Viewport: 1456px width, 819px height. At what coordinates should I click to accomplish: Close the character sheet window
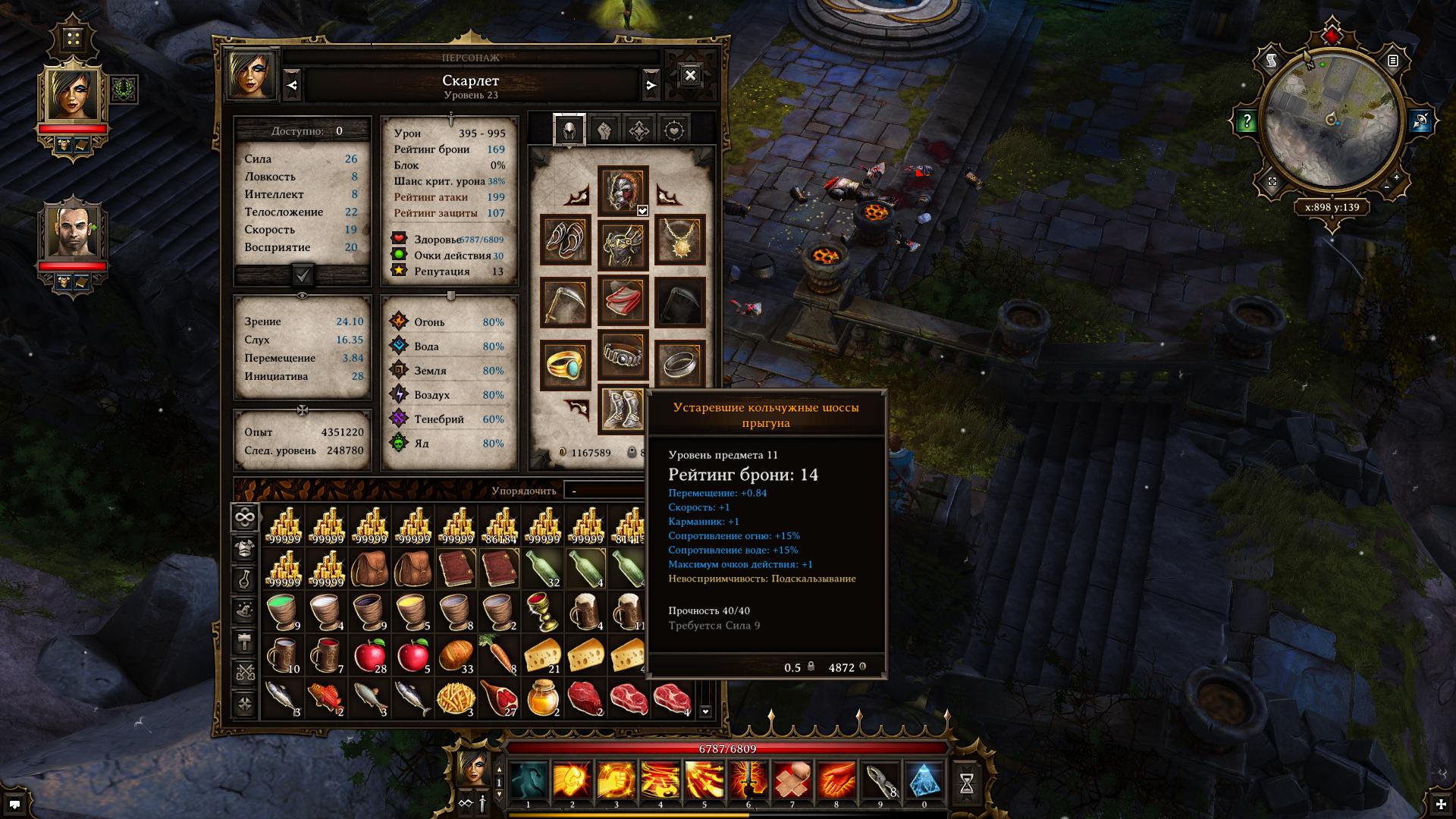(690, 76)
